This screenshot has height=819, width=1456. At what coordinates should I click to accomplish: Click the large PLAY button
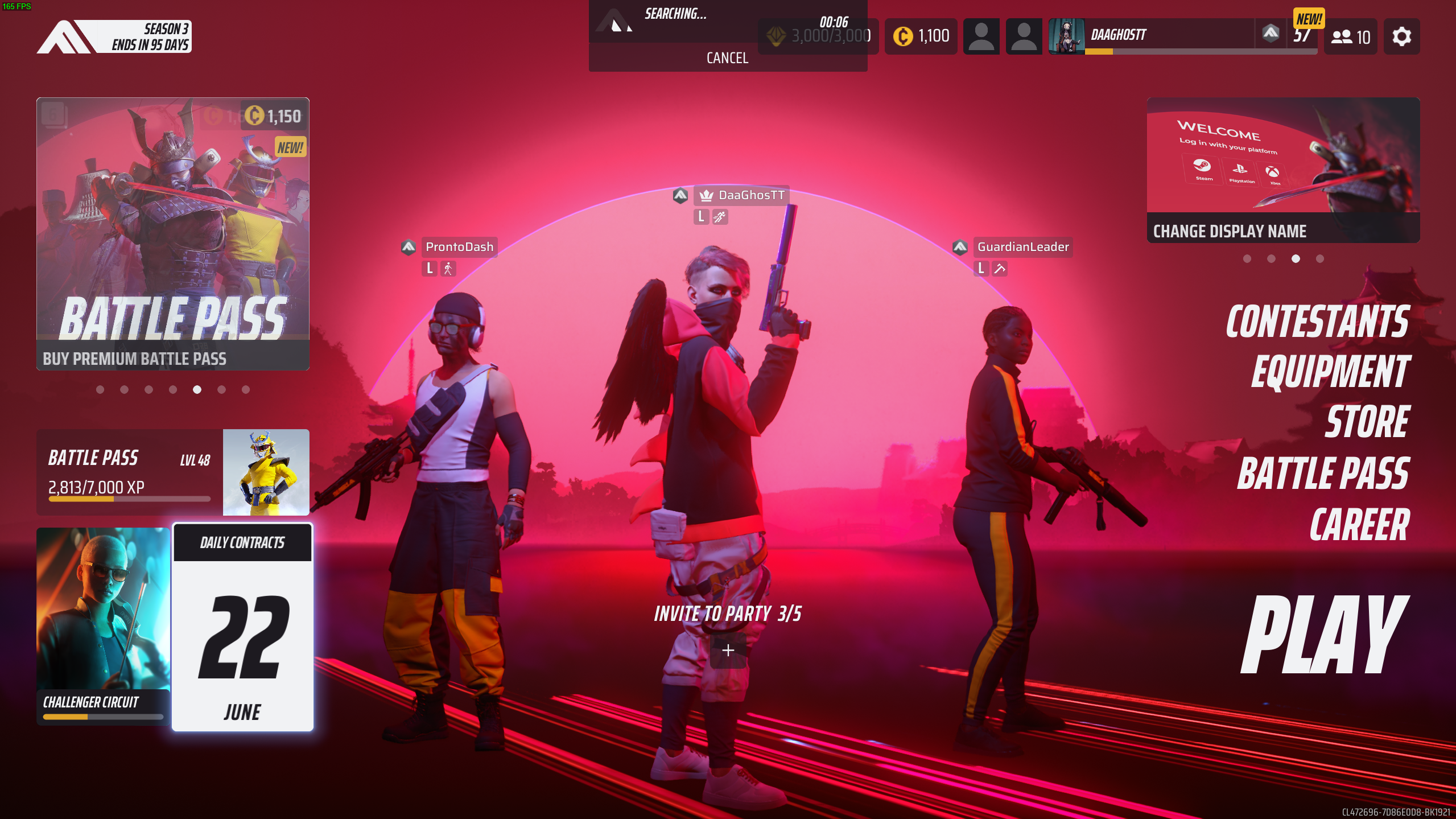1324,635
